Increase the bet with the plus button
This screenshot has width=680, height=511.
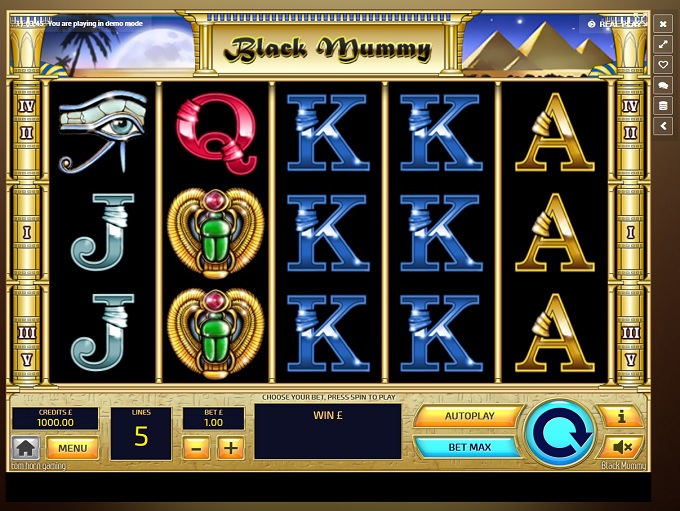coord(231,448)
